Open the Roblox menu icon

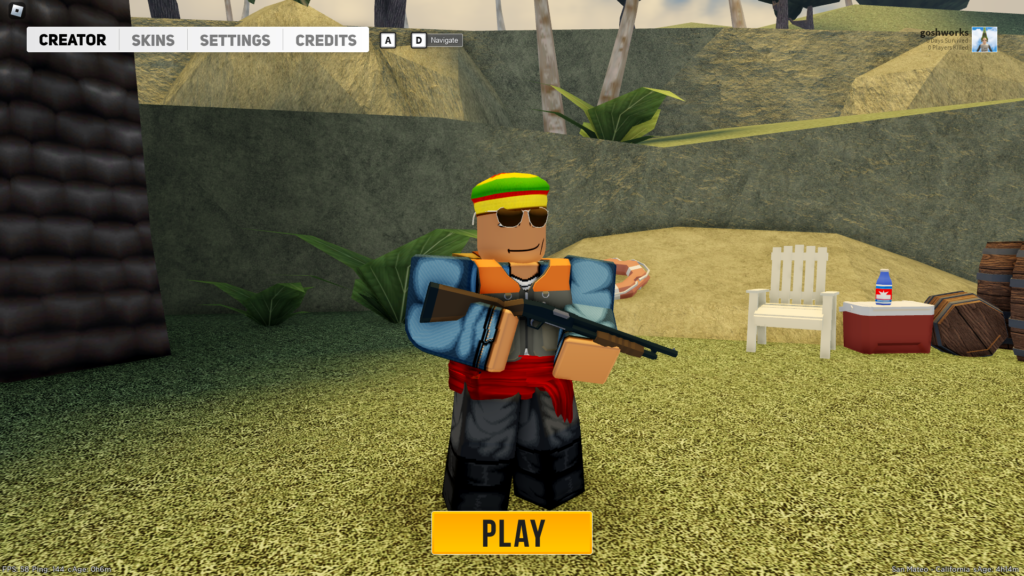tap(16, 11)
